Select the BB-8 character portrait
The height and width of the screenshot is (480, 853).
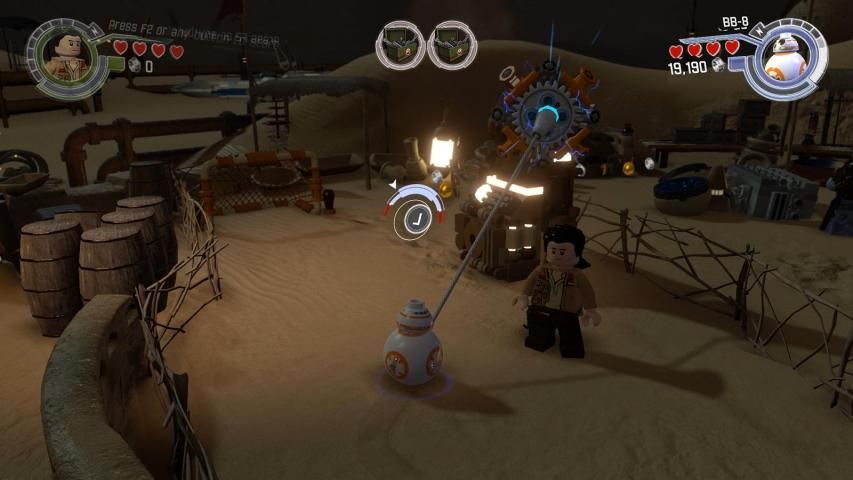tap(785, 60)
